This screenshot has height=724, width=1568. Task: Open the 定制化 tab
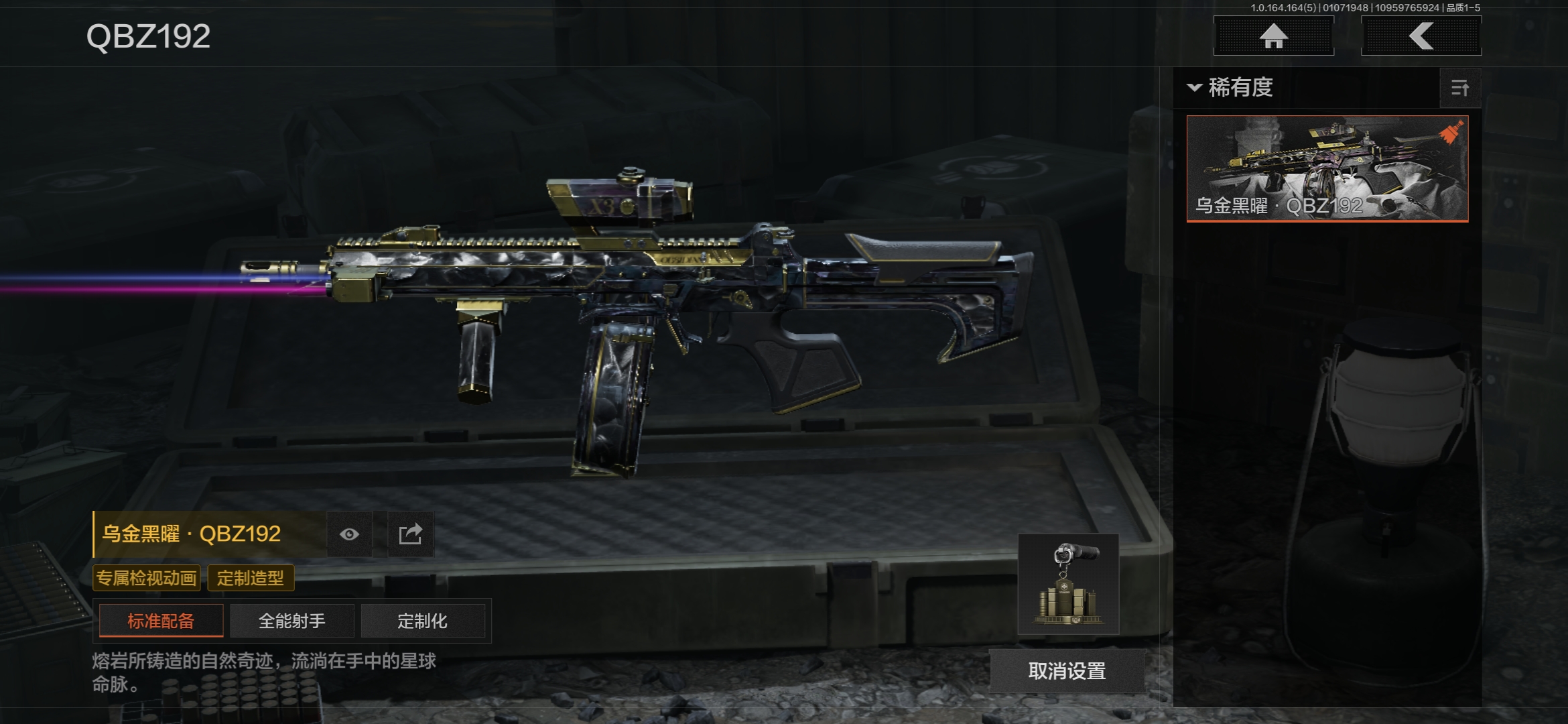422,621
